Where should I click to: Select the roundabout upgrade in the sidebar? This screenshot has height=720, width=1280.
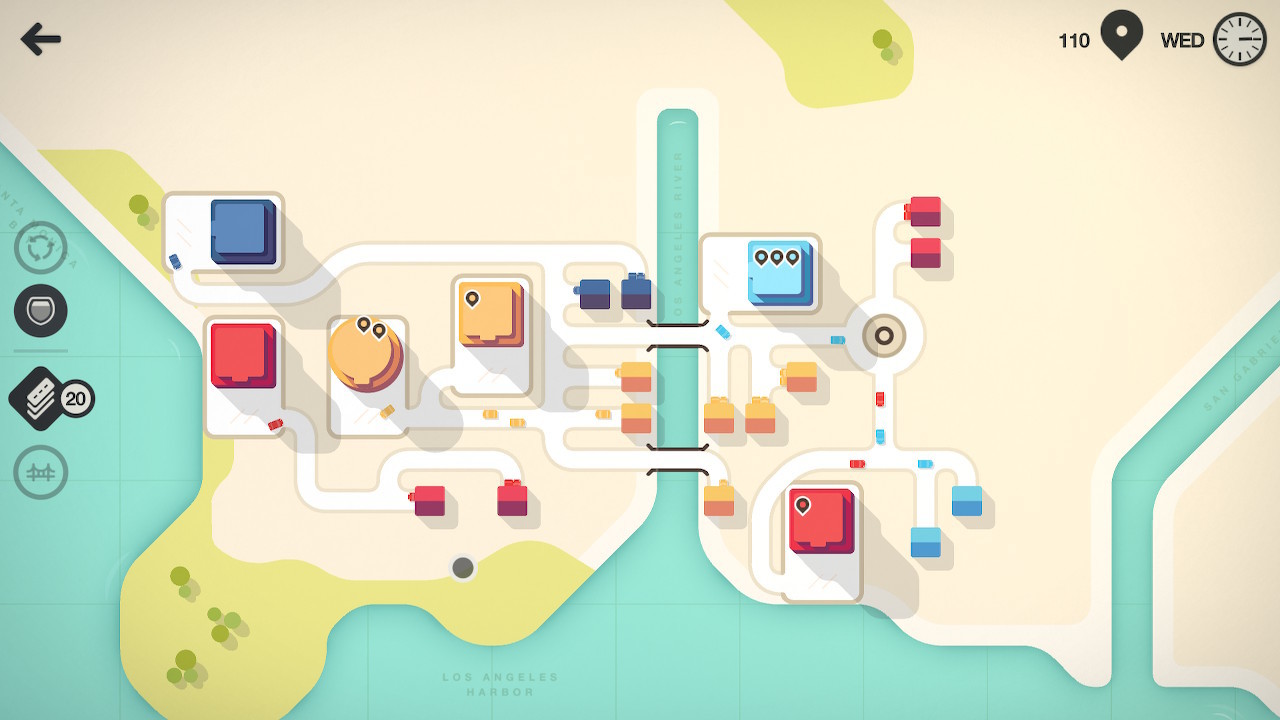[40, 248]
